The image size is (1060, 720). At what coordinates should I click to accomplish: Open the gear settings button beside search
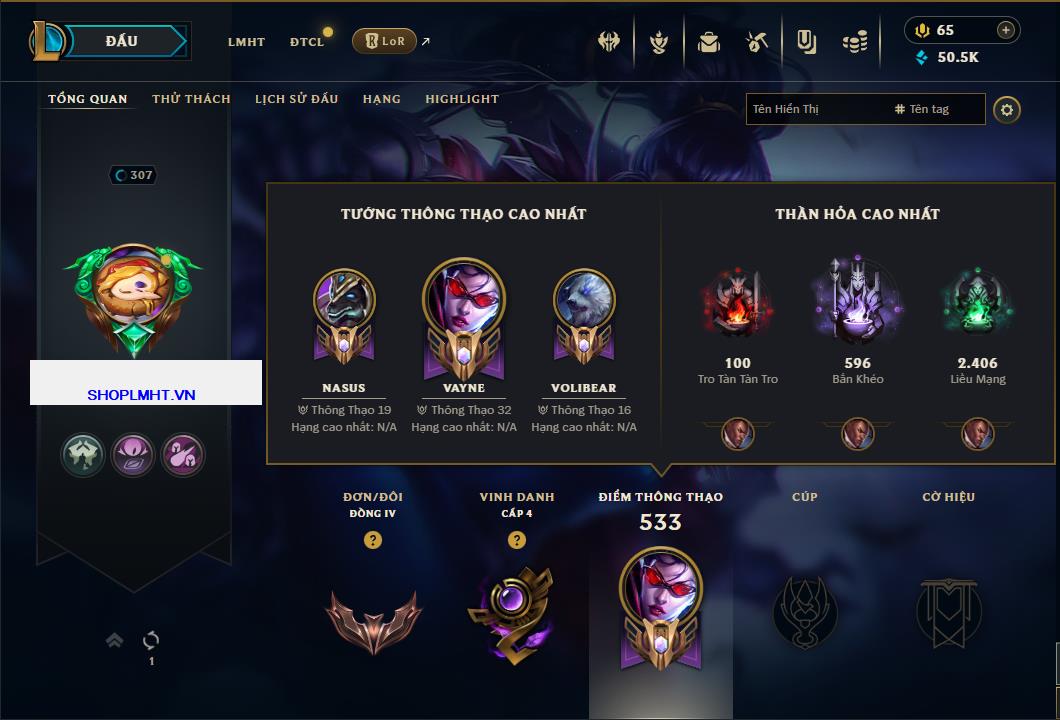pos(1007,109)
